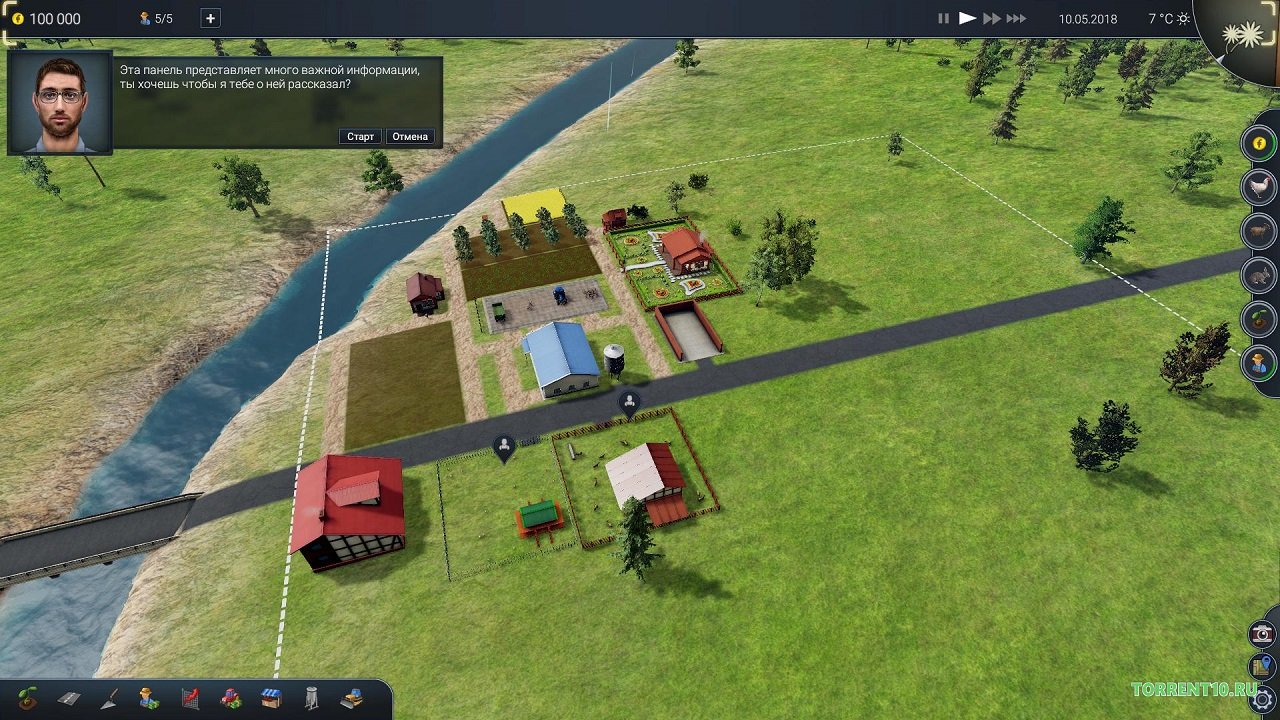Viewport: 1280px width, 720px height.
Task: Set game to normal play speed
Action: click(x=967, y=18)
